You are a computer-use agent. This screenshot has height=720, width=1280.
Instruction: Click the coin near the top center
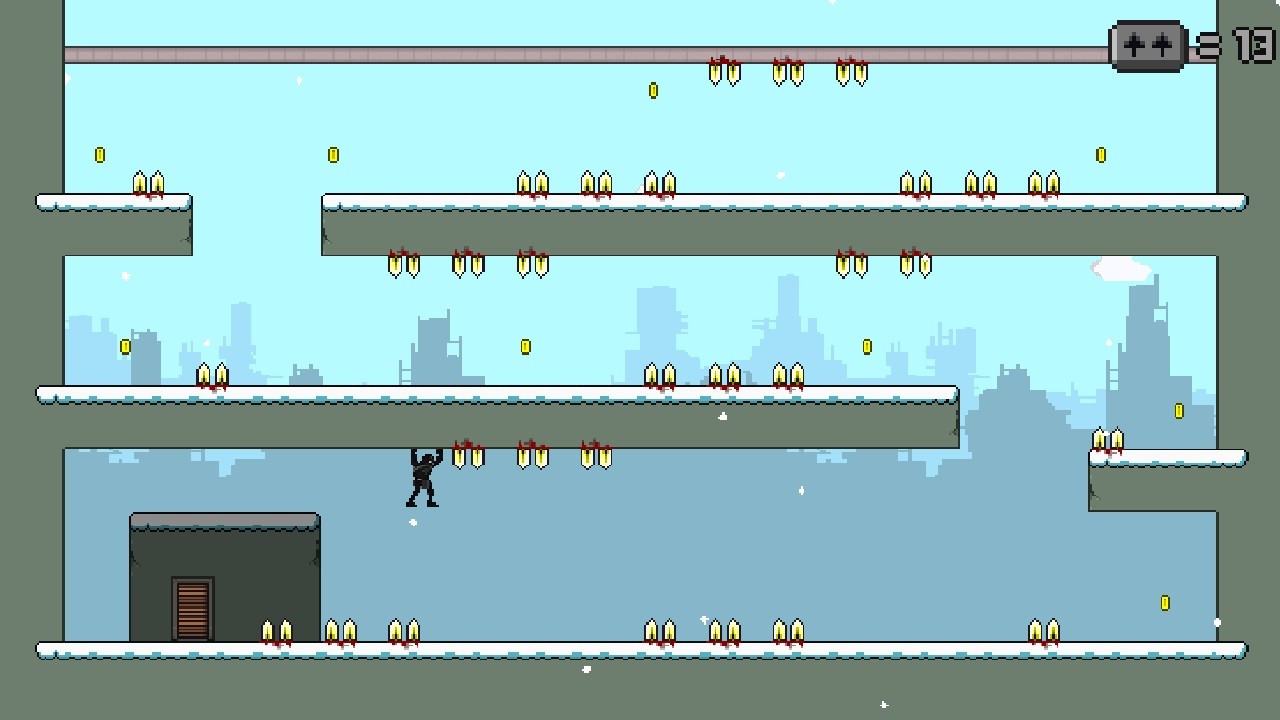655,89
